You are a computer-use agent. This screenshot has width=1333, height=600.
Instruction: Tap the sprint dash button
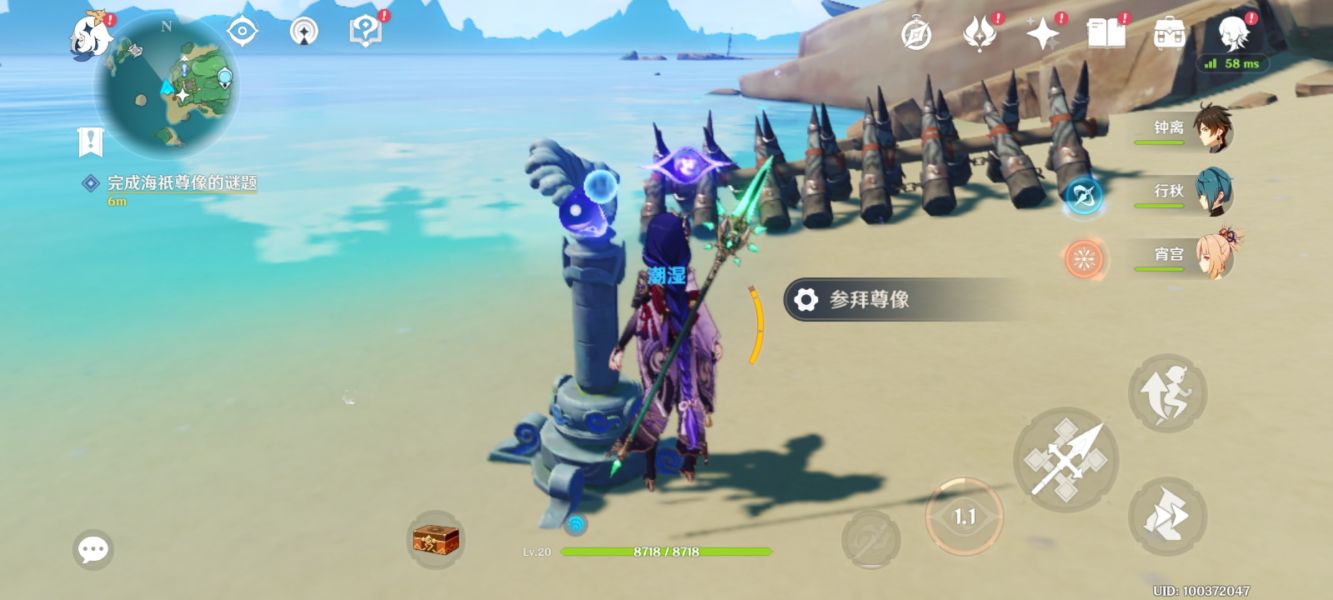[1167, 516]
